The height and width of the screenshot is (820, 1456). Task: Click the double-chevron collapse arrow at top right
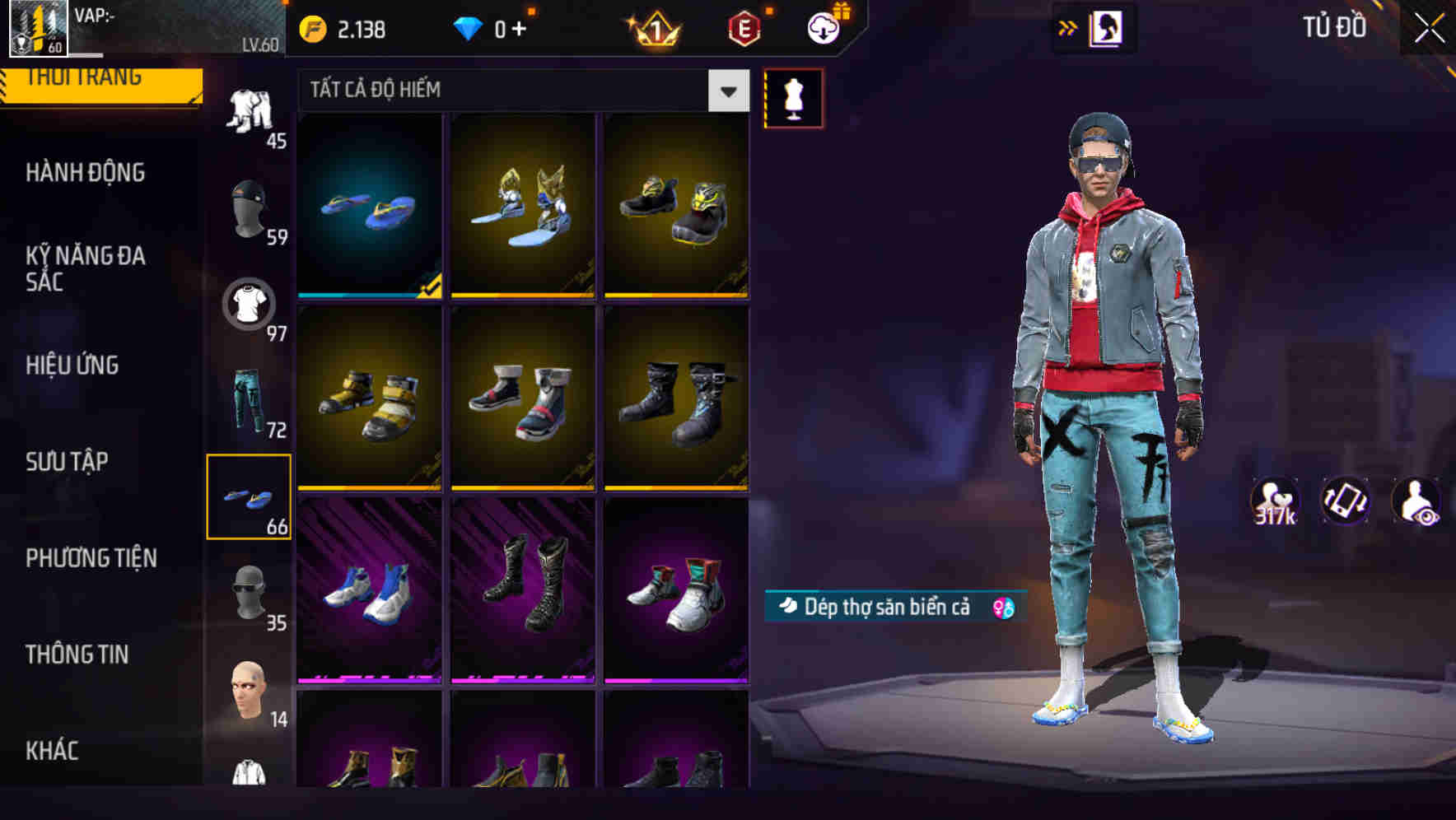pos(1068,27)
